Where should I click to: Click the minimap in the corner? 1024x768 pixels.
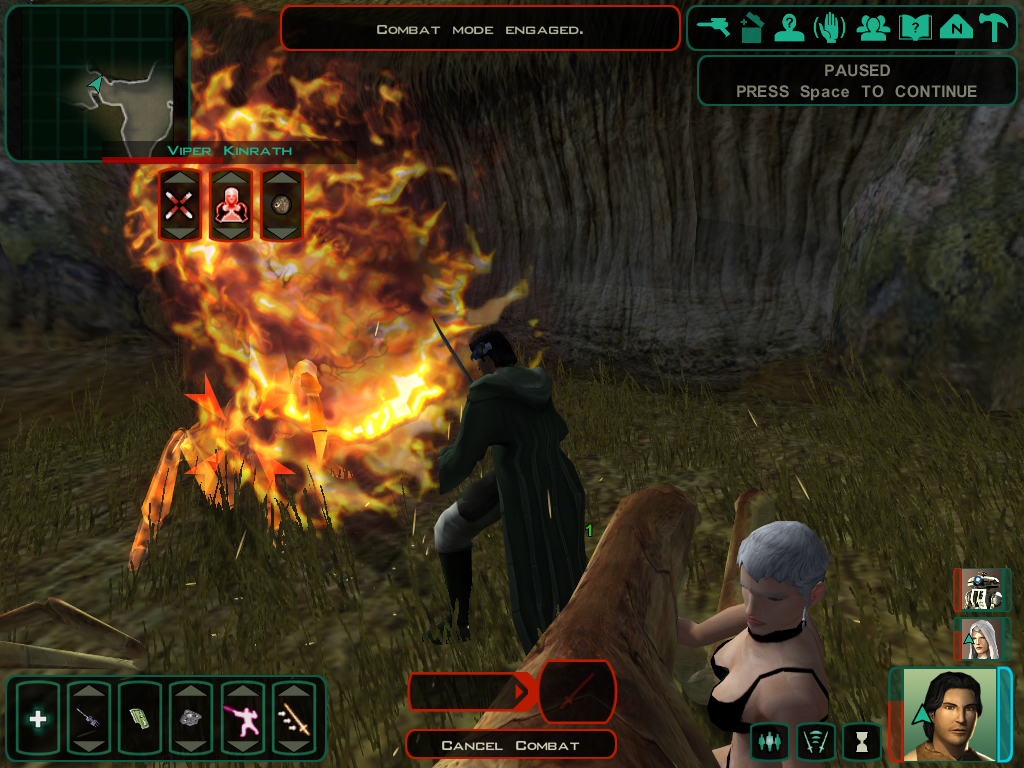point(97,83)
